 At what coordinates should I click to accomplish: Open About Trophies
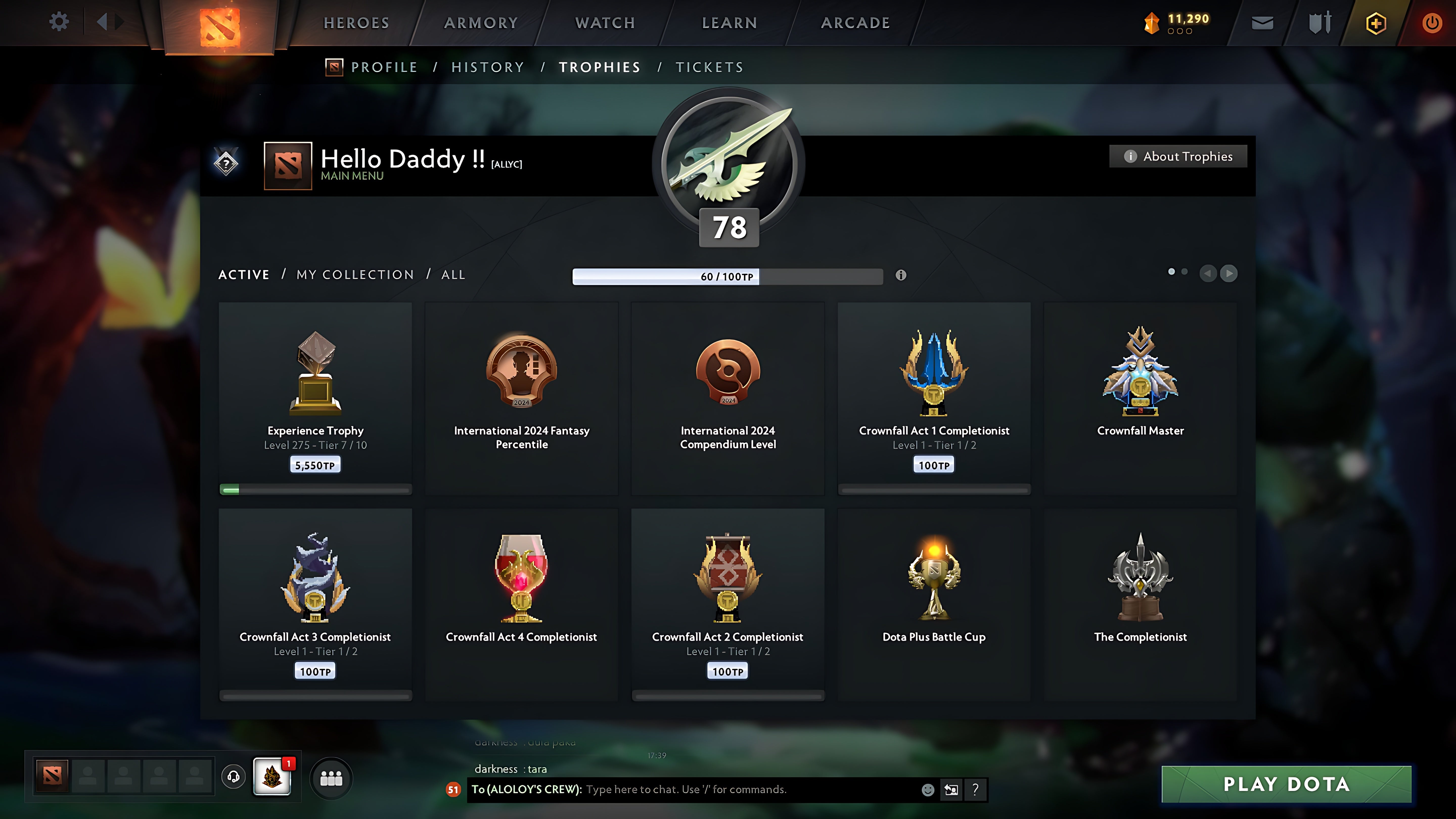(1178, 156)
